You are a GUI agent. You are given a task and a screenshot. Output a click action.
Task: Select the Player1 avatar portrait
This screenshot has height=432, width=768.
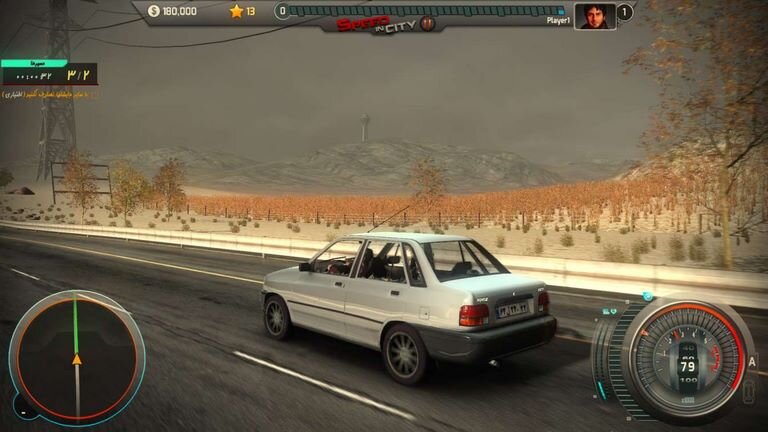(x=594, y=15)
